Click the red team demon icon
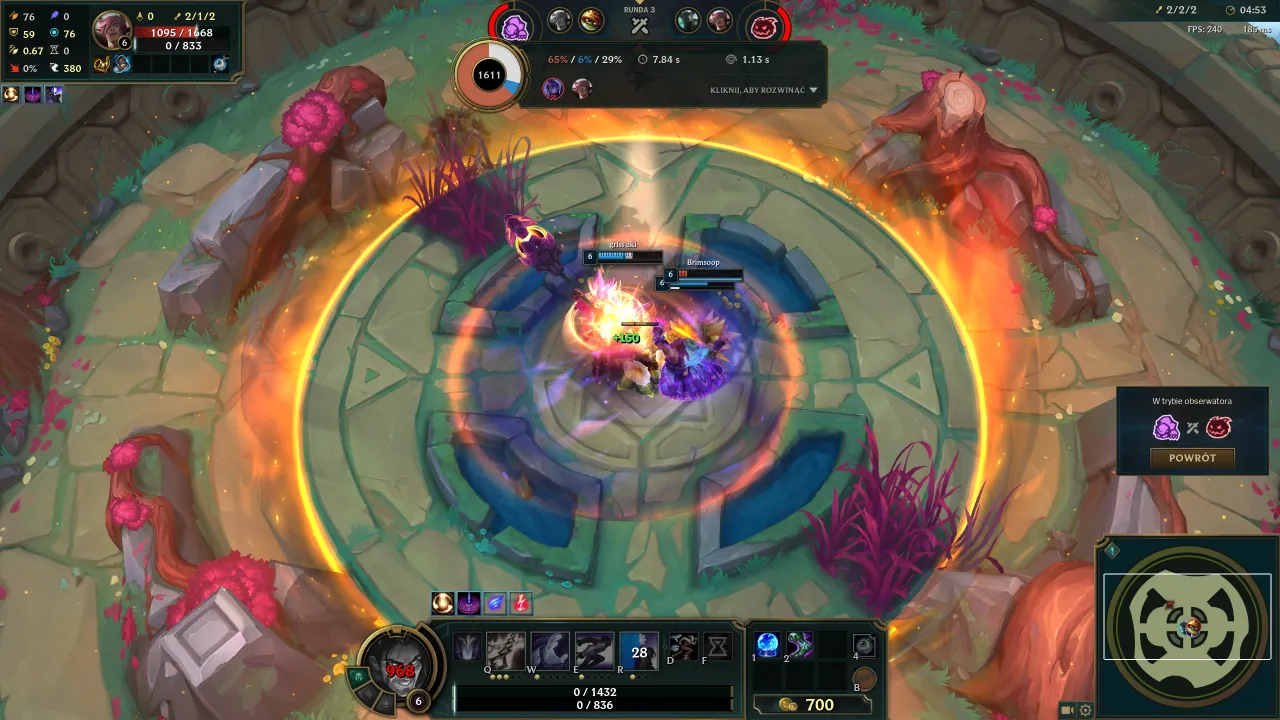The height and width of the screenshot is (720, 1280). tap(764, 25)
